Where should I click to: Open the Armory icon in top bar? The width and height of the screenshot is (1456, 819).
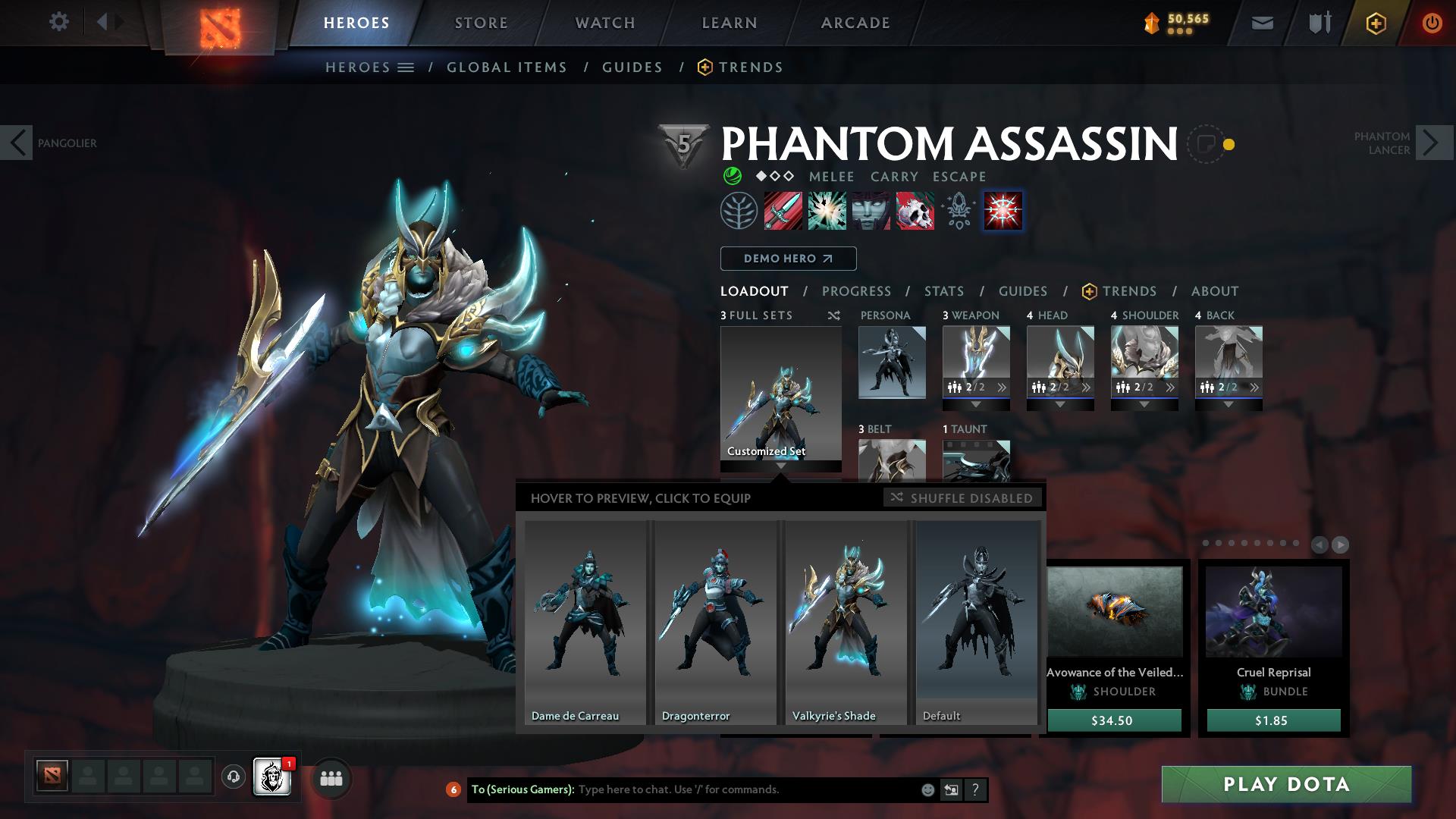pos(1318,23)
